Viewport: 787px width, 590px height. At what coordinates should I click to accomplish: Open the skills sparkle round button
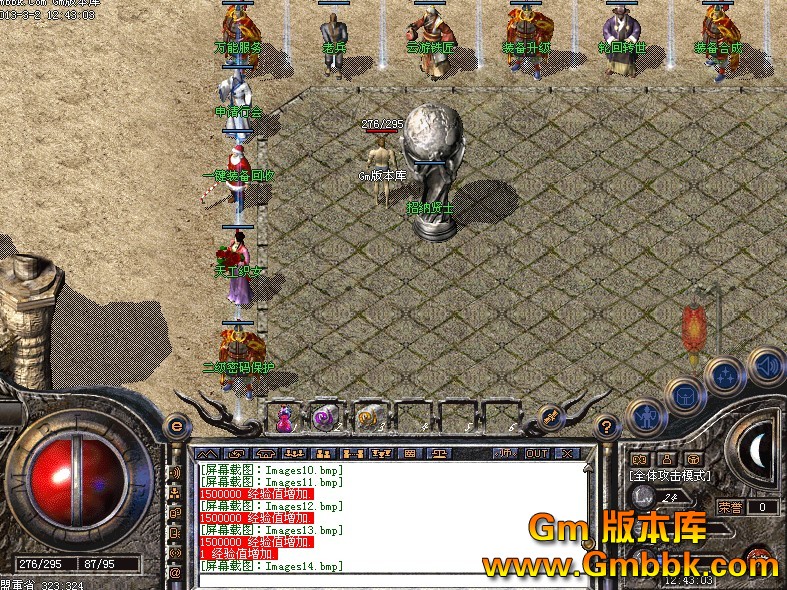pos(723,375)
